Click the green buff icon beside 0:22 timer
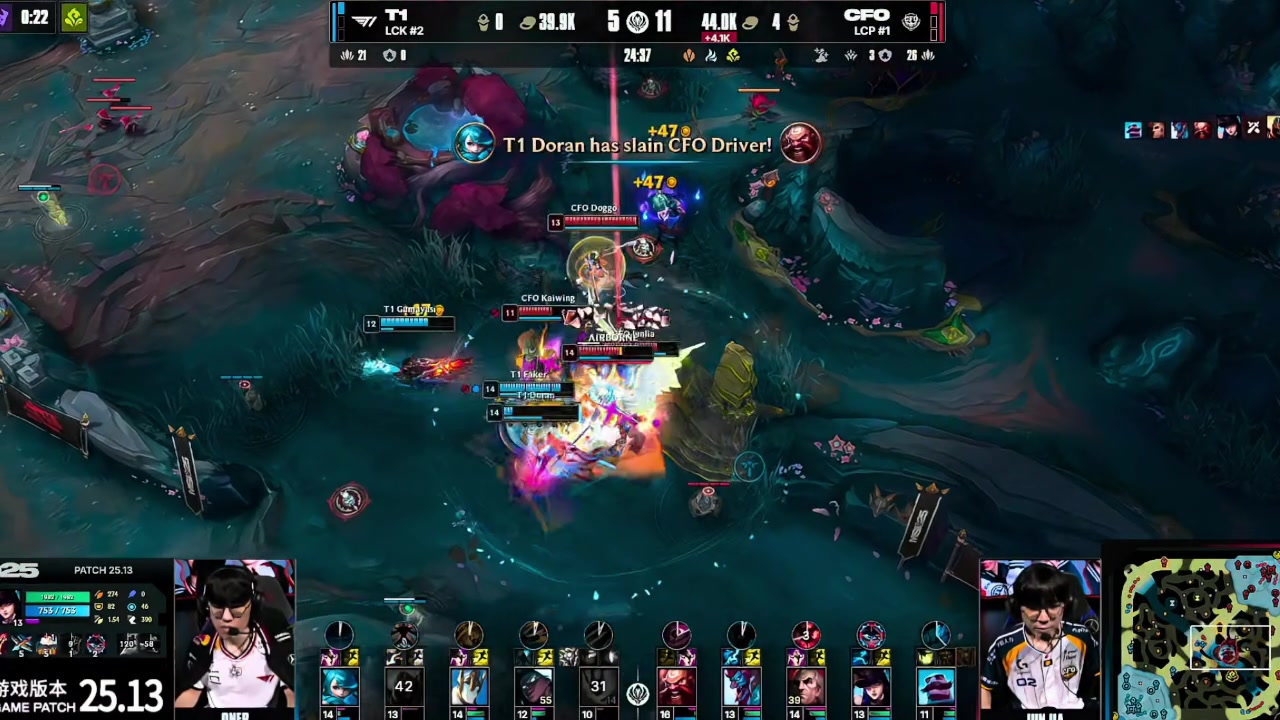This screenshot has height=720, width=1280. (x=74, y=18)
